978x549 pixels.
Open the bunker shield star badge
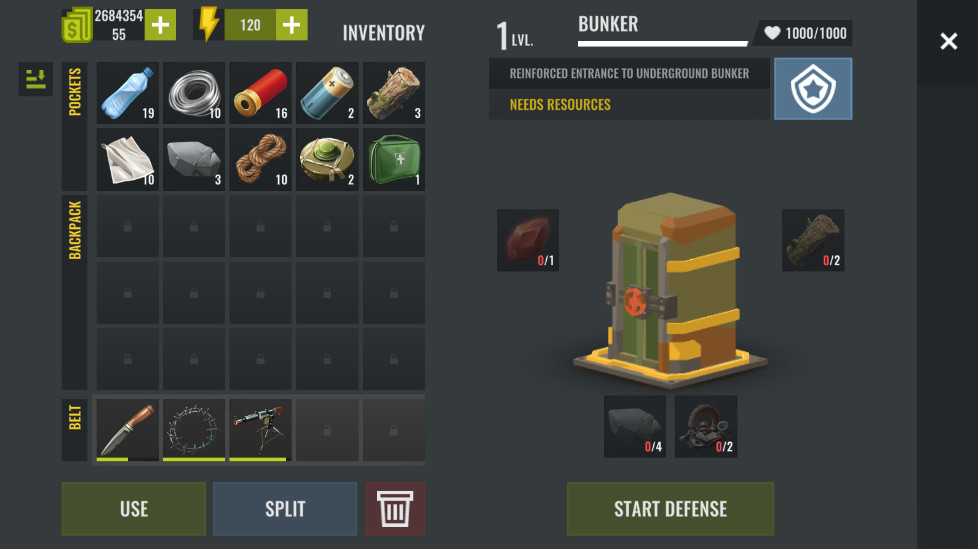812,89
